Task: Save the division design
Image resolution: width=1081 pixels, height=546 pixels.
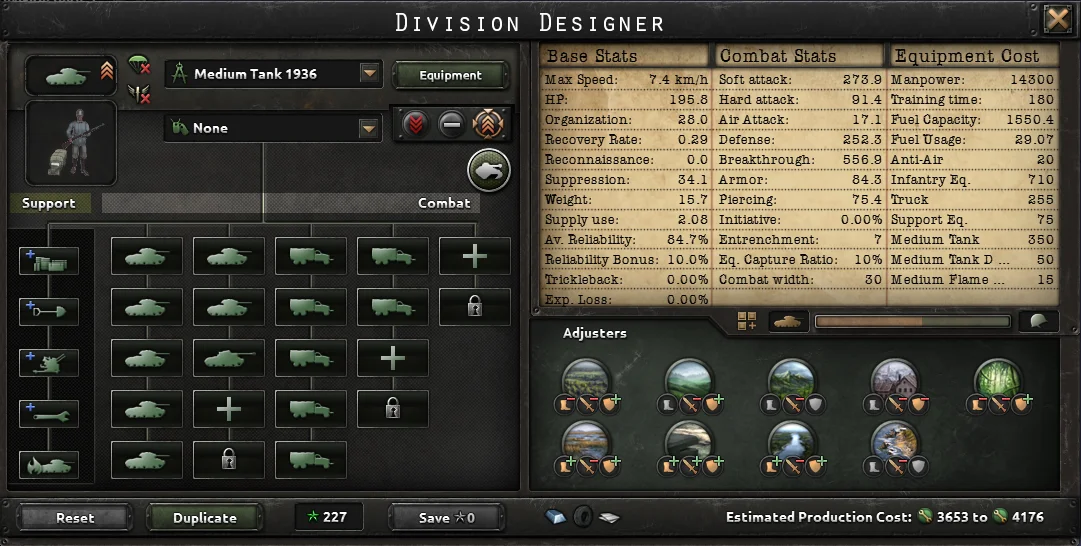Action: click(447, 518)
